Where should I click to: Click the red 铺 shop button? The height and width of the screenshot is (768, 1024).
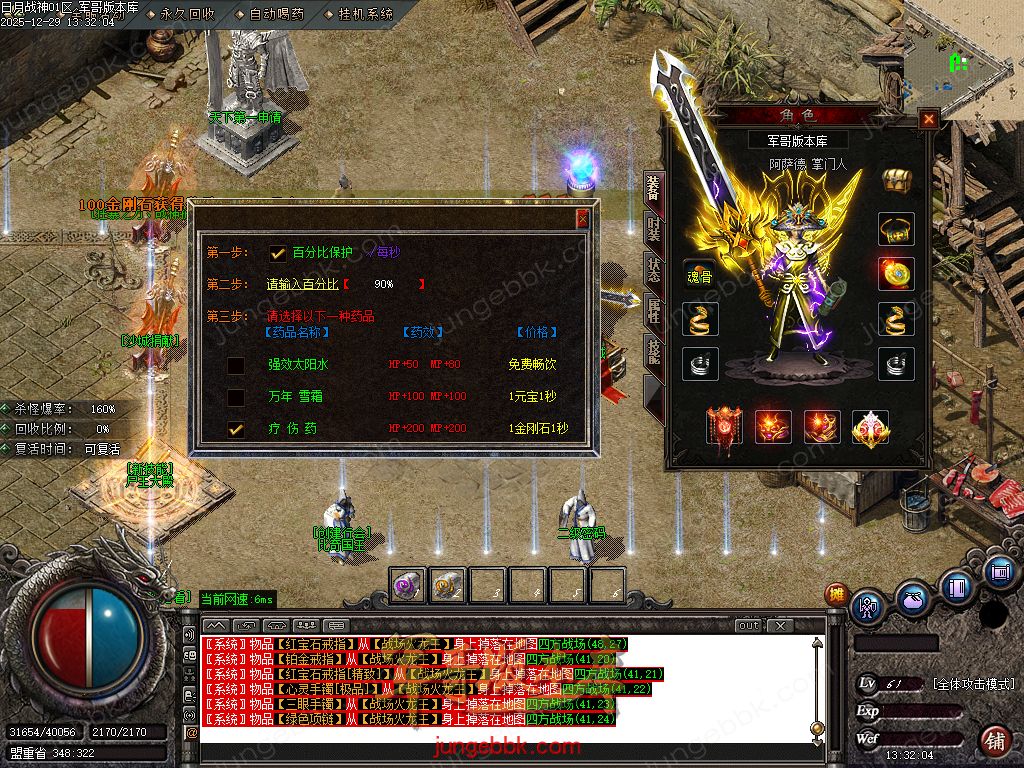tap(994, 741)
